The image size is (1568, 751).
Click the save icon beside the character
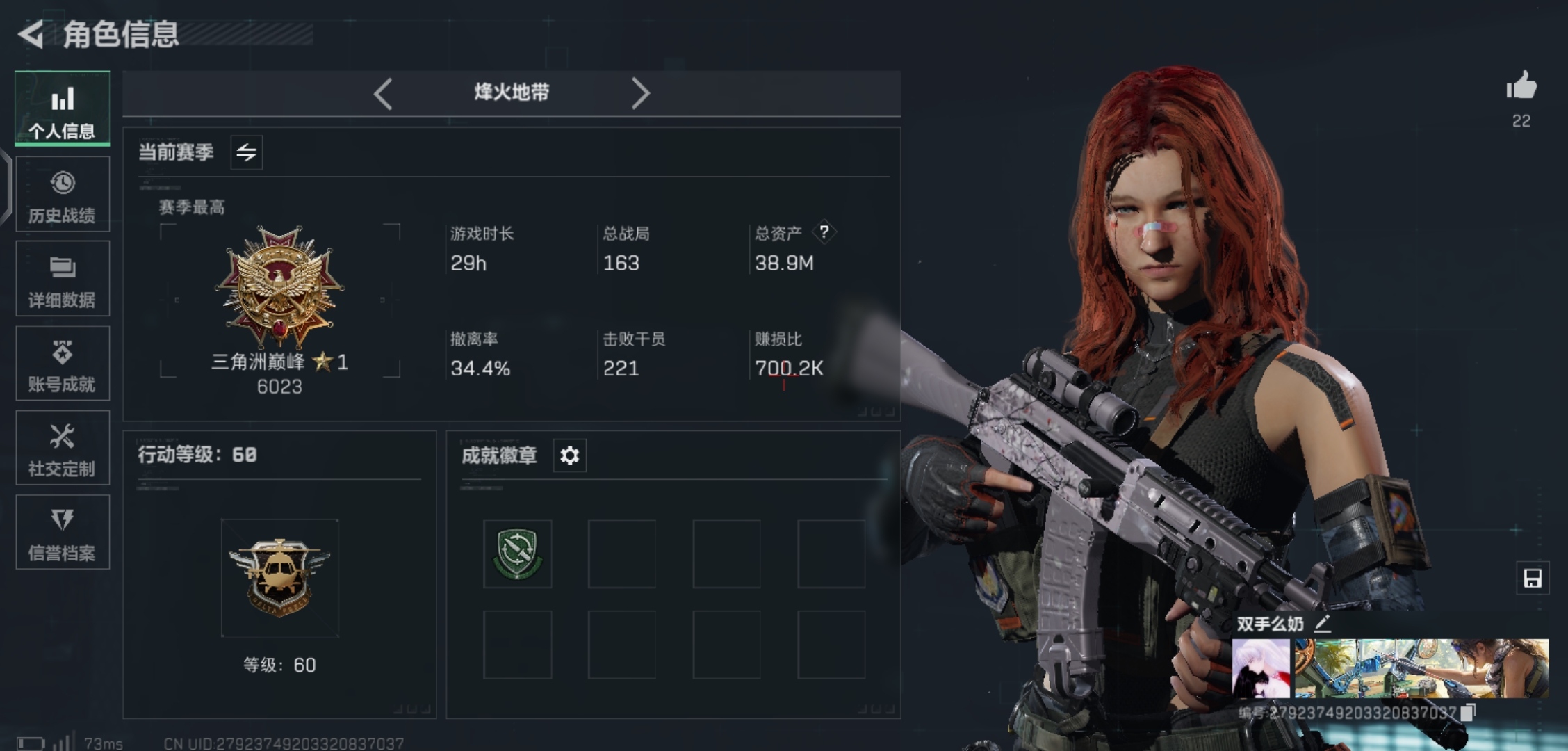[1533, 579]
